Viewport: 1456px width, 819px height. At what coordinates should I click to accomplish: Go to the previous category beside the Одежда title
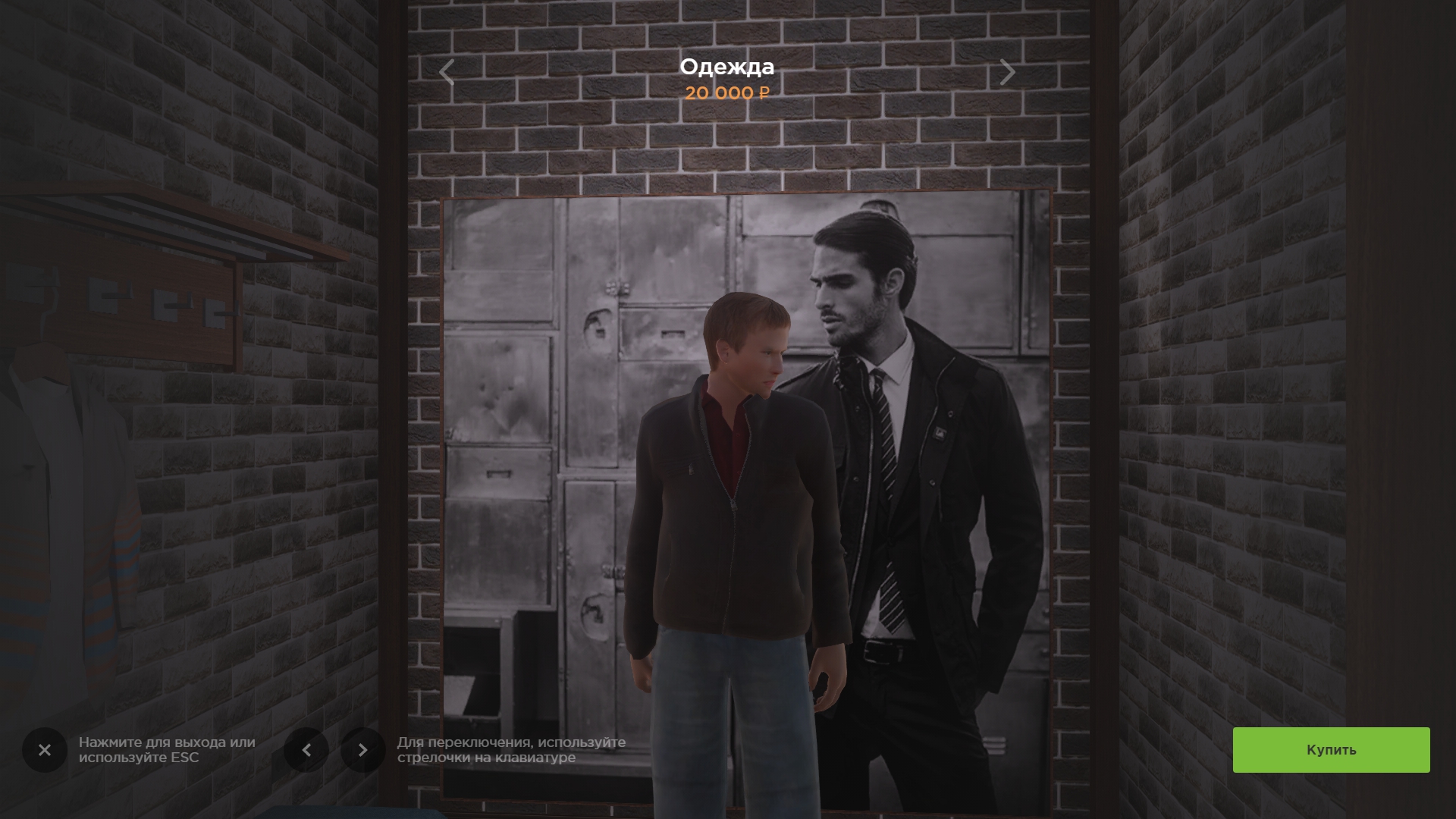447,73
